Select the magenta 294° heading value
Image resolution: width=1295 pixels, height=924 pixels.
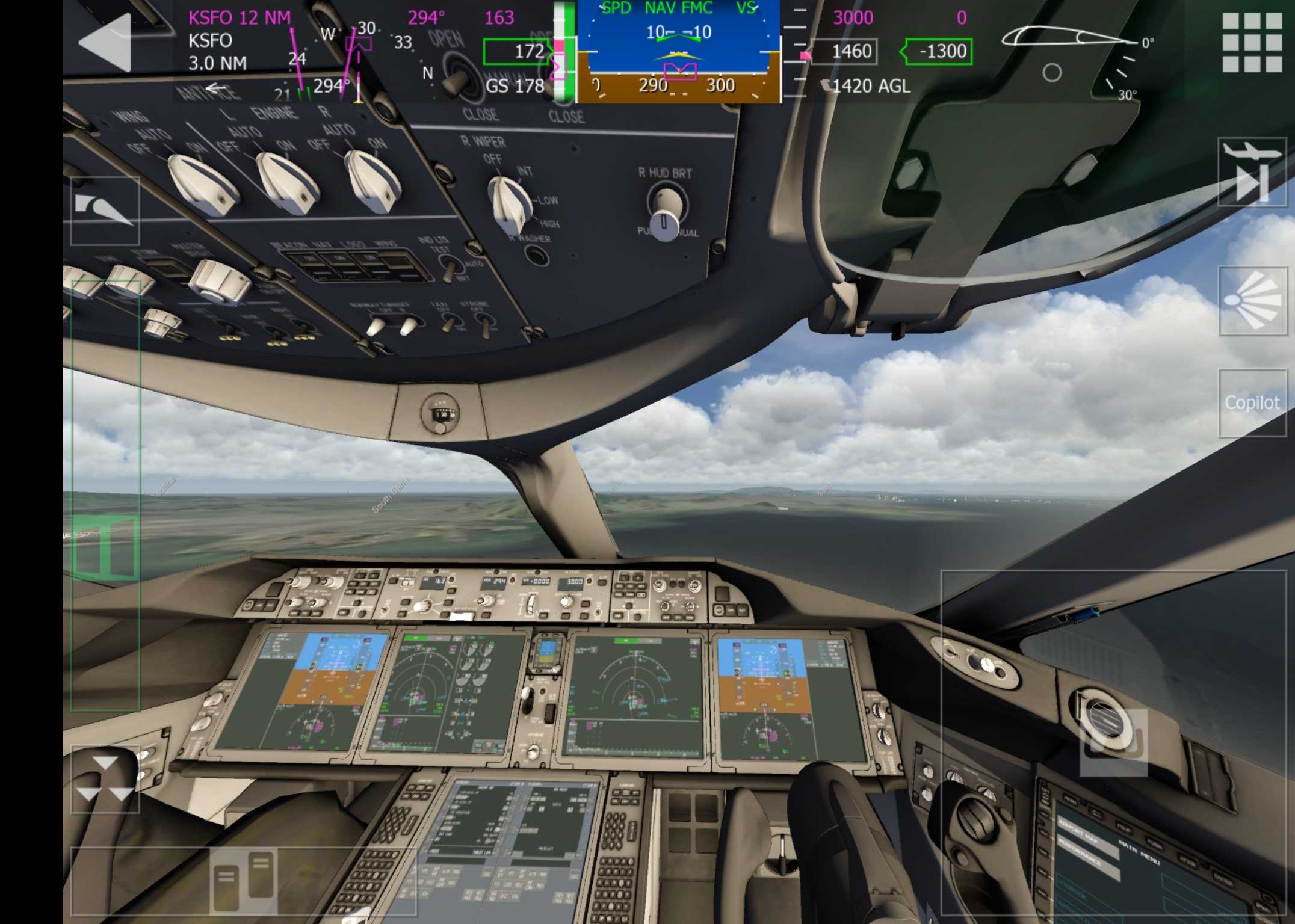click(426, 18)
